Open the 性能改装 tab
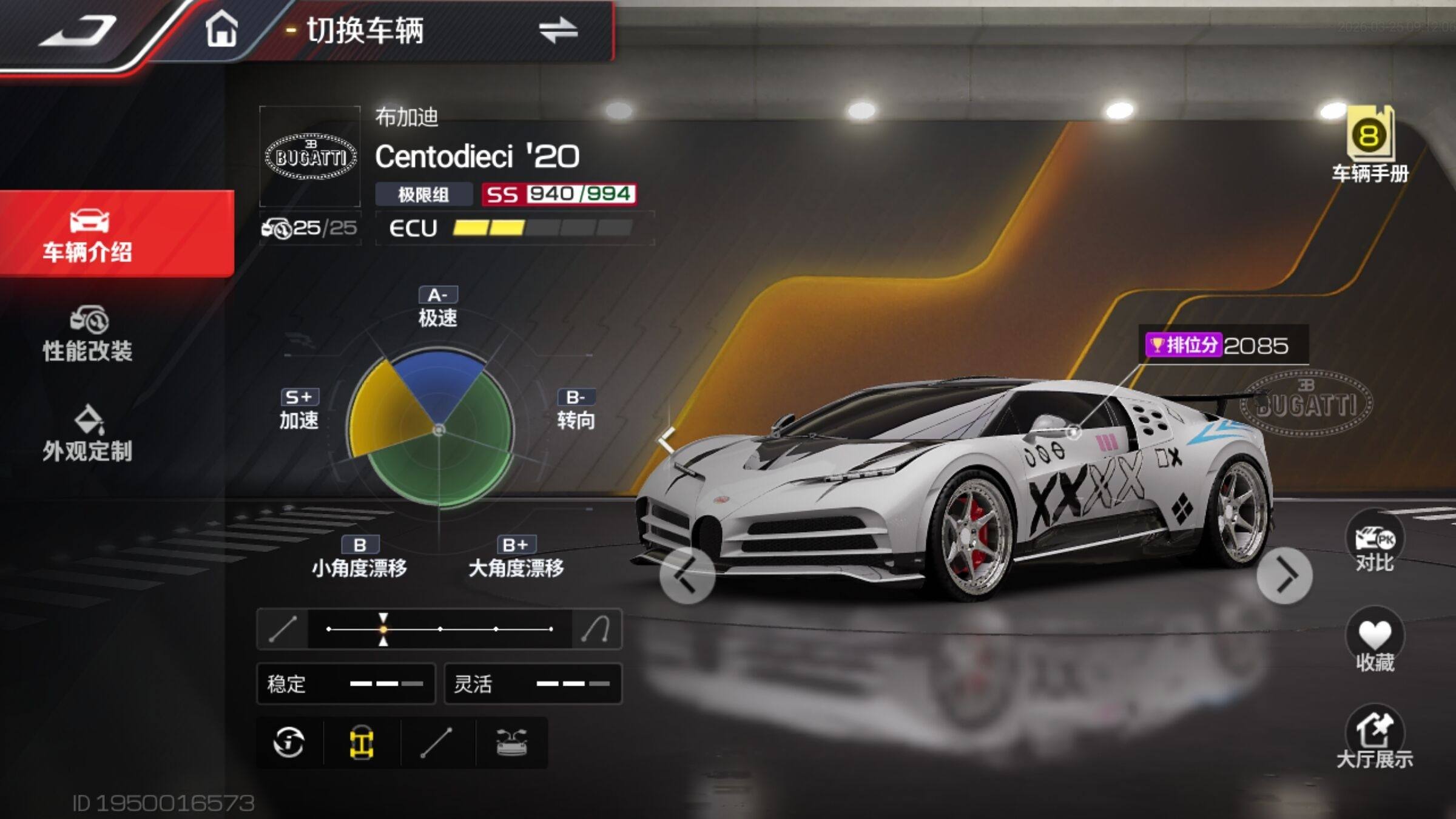This screenshot has height=819, width=1456. (x=89, y=334)
